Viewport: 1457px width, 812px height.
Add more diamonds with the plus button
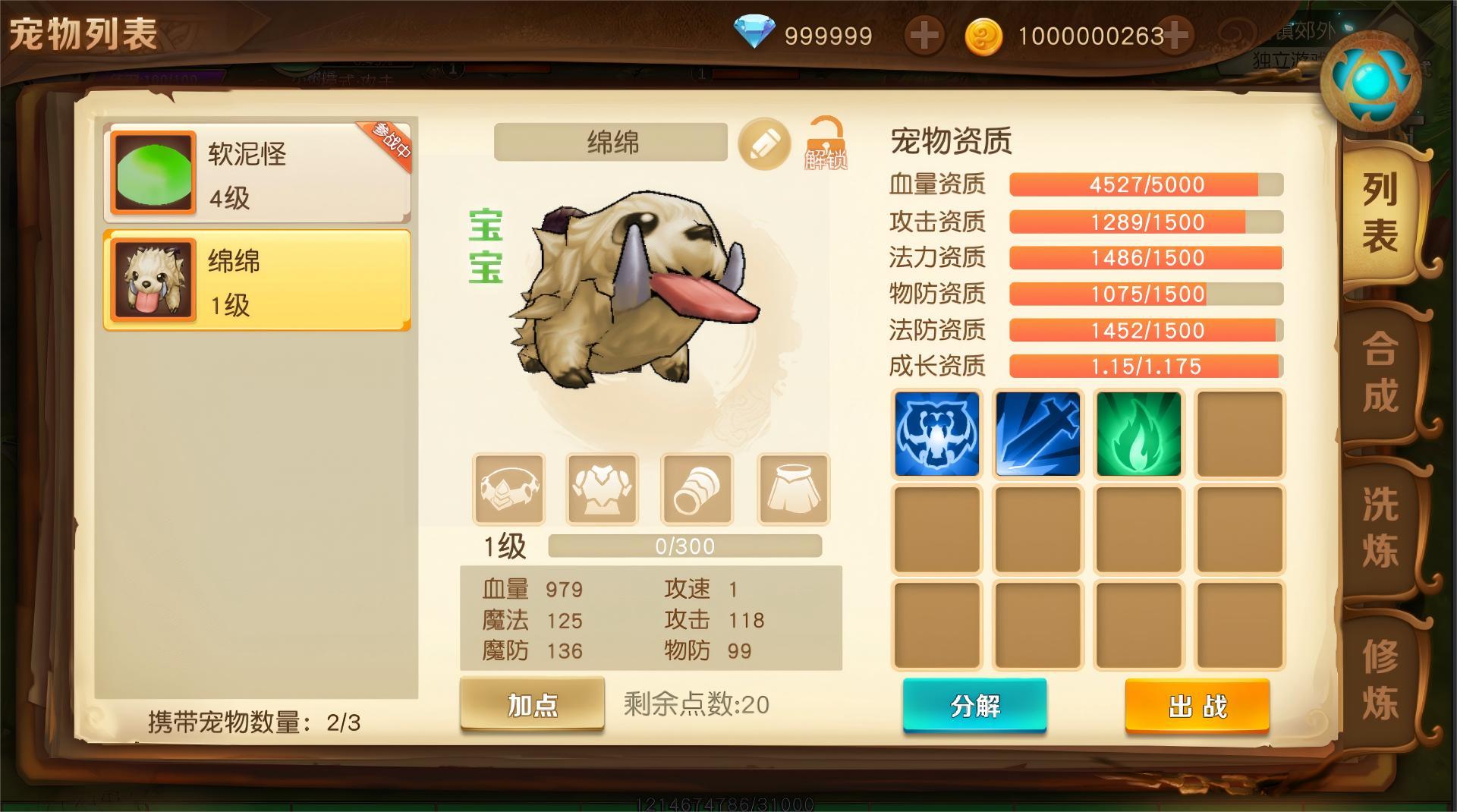click(924, 36)
